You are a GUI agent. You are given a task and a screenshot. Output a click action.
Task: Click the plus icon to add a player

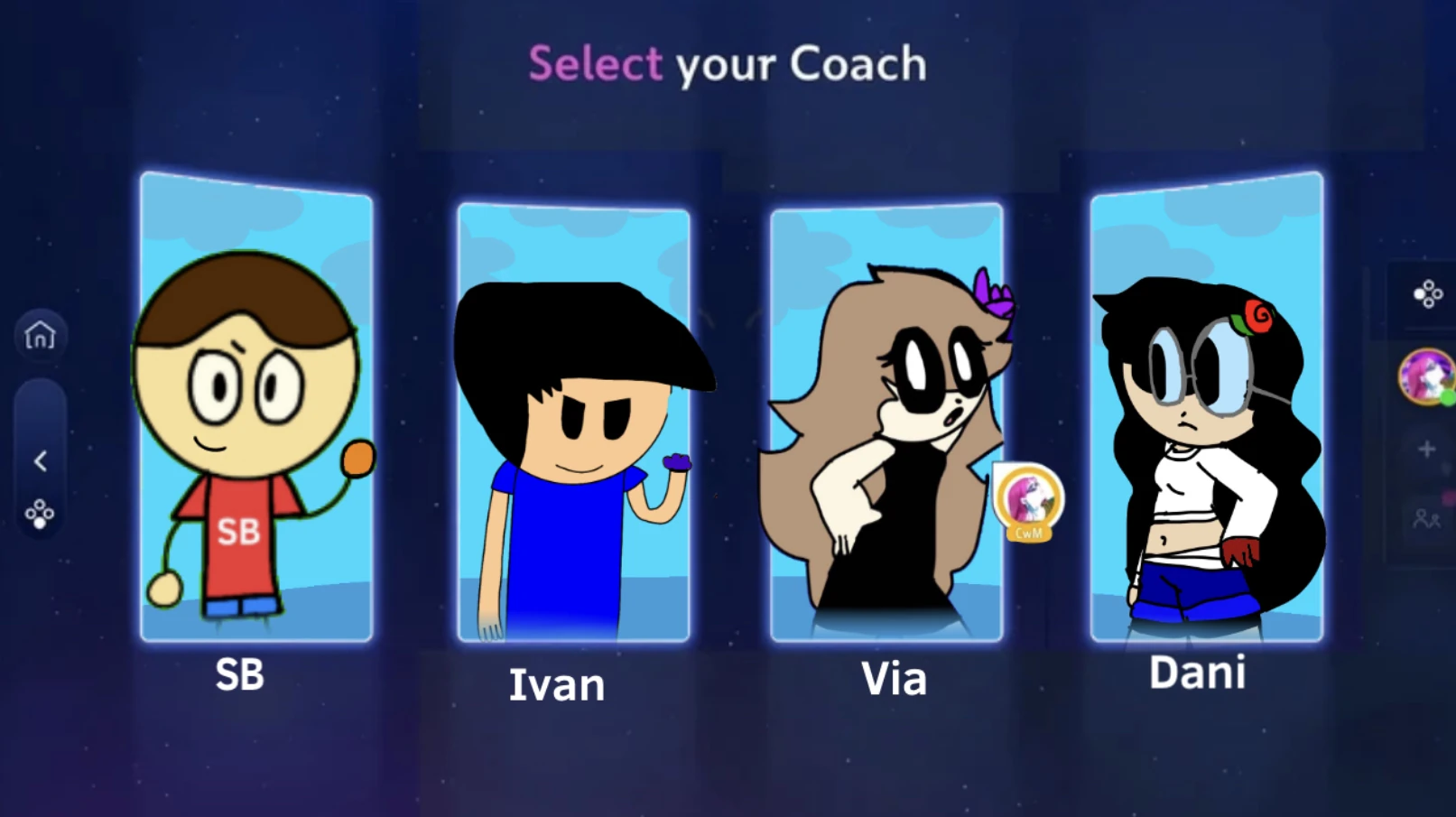(1429, 449)
